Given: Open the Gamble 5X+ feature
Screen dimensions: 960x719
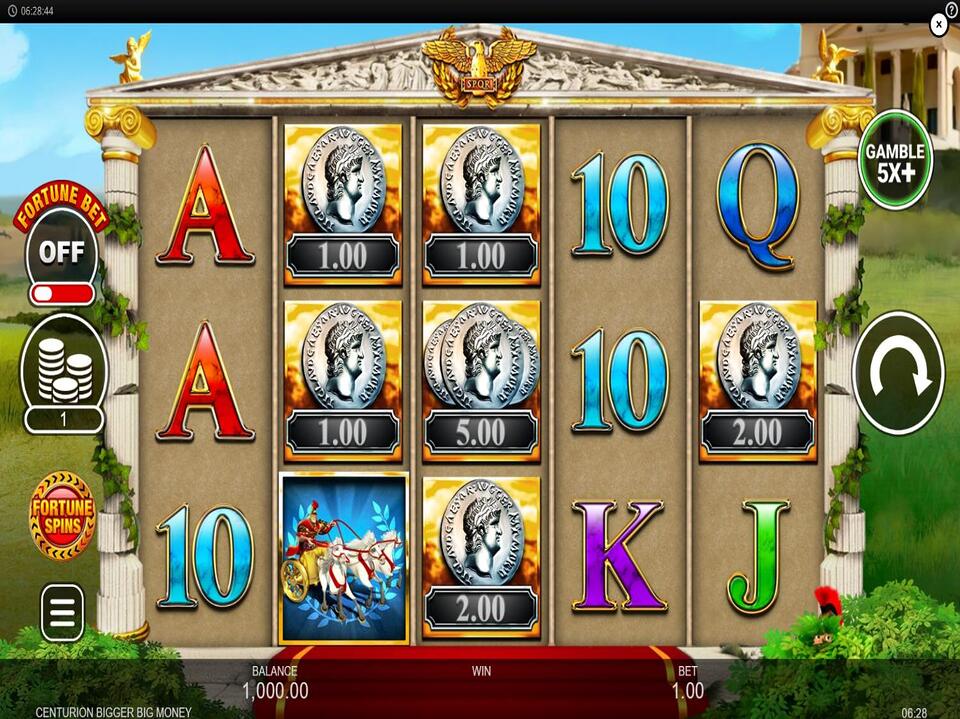Looking at the screenshot, I should point(894,159).
